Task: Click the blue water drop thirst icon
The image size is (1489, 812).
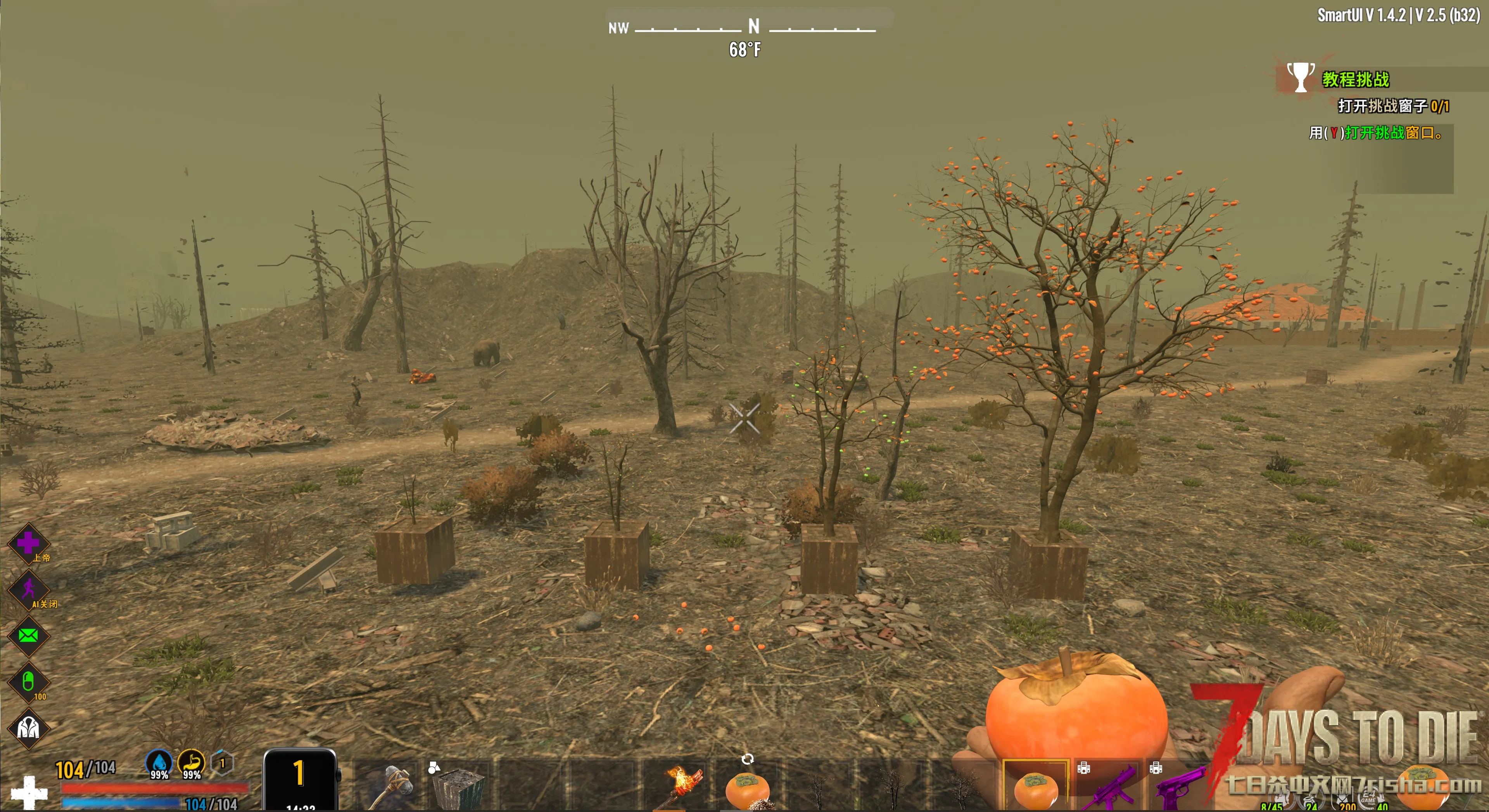Action: coord(159,764)
